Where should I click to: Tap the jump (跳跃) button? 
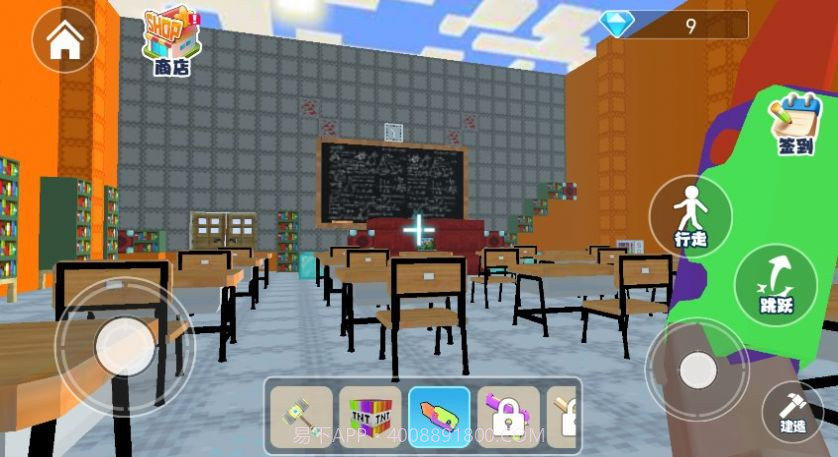(776, 285)
